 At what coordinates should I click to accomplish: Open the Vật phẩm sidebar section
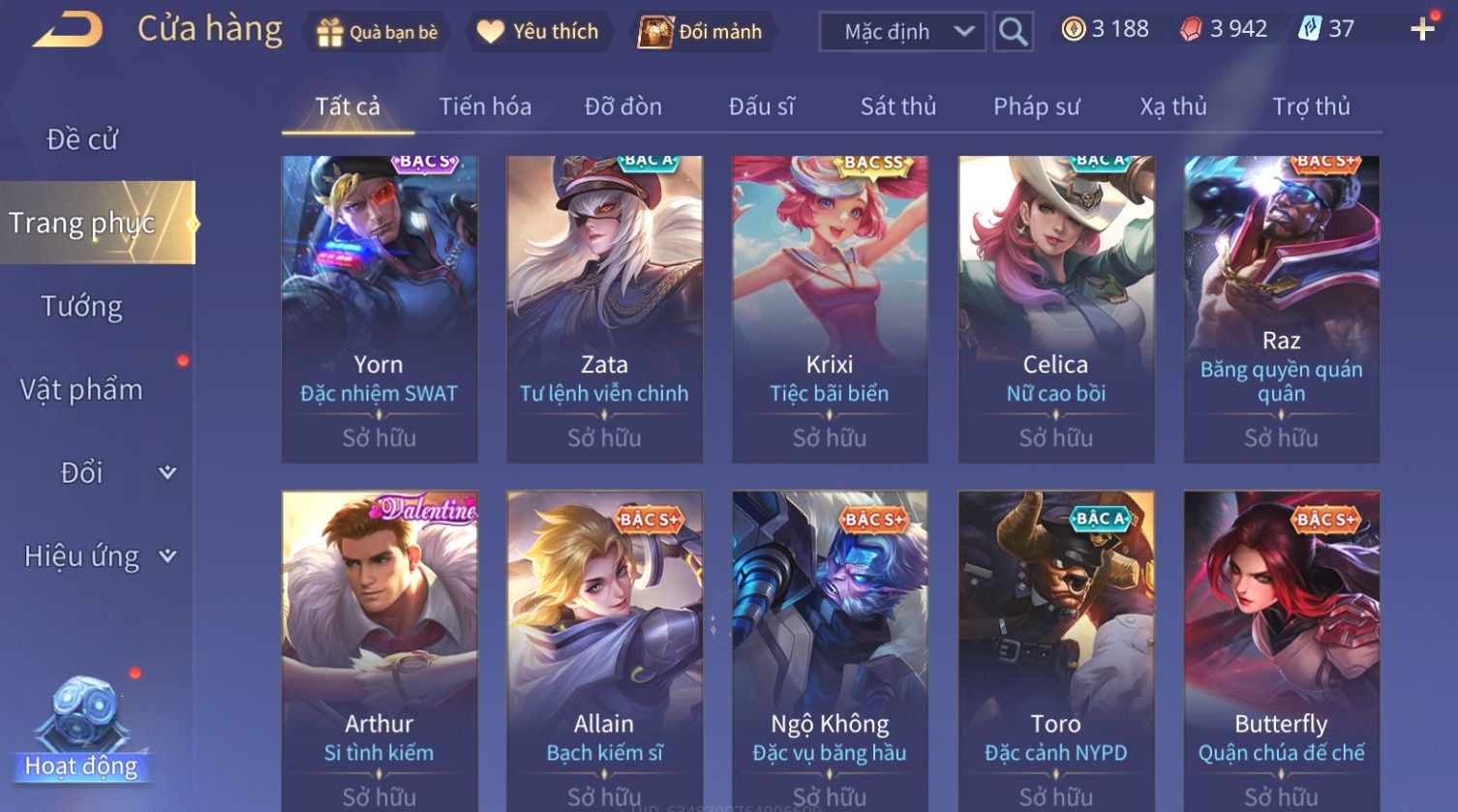pyautogui.click(x=82, y=390)
